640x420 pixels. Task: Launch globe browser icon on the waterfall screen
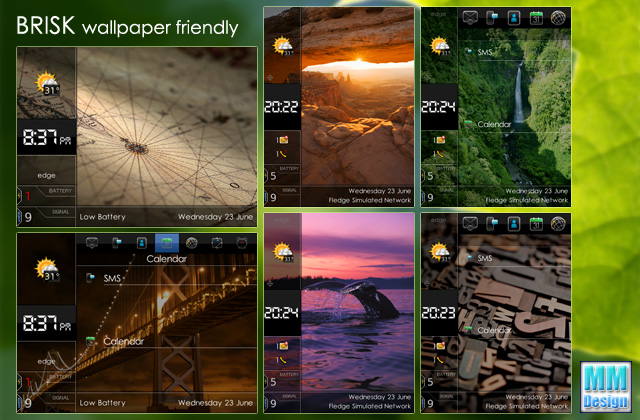click(x=558, y=17)
